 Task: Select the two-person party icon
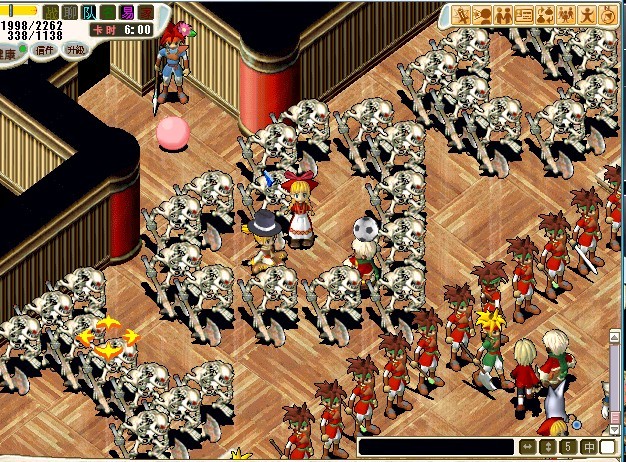pyautogui.click(x=505, y=15)
